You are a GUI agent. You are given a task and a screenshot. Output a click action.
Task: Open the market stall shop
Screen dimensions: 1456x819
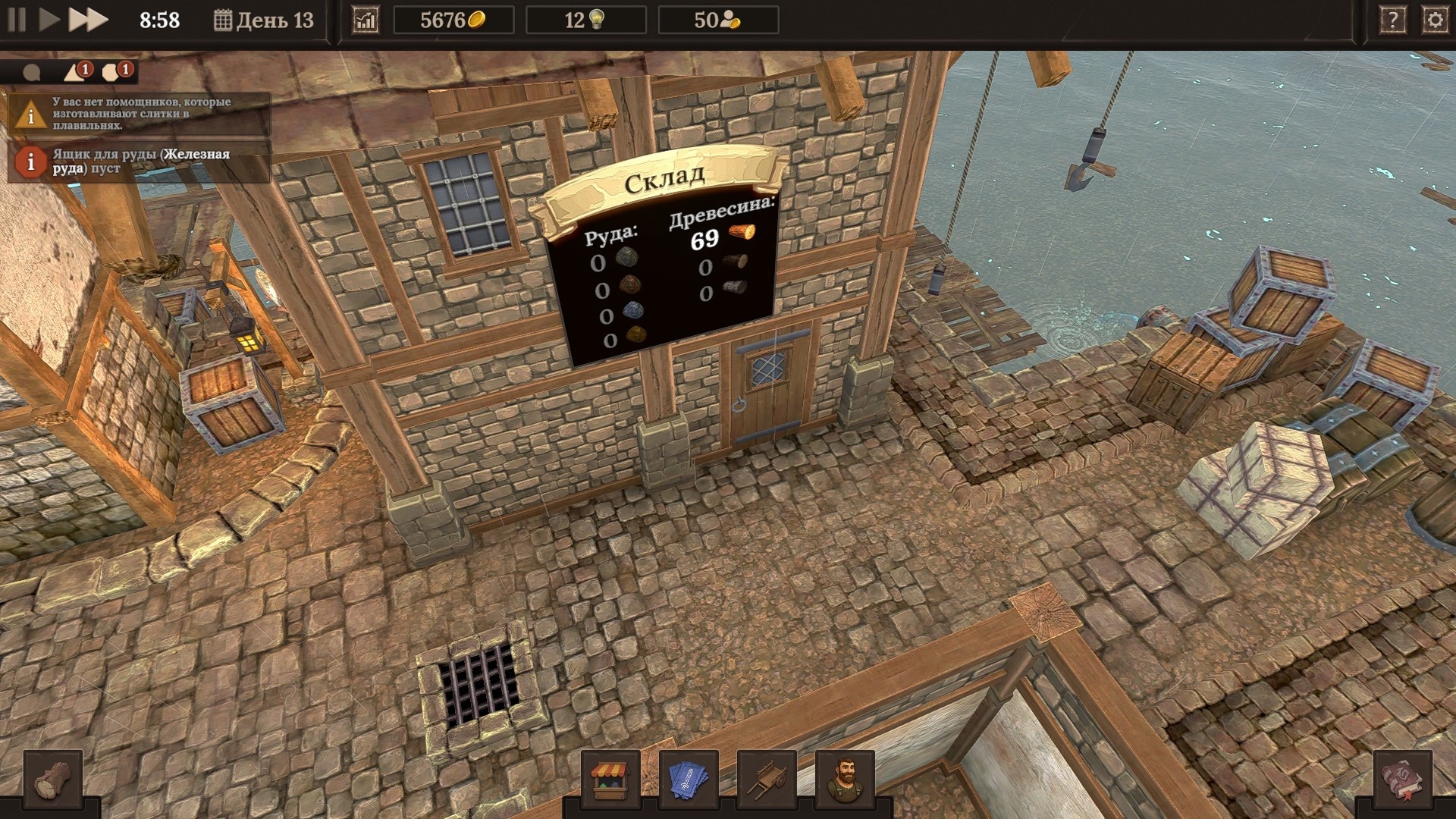tap(611, 780)
